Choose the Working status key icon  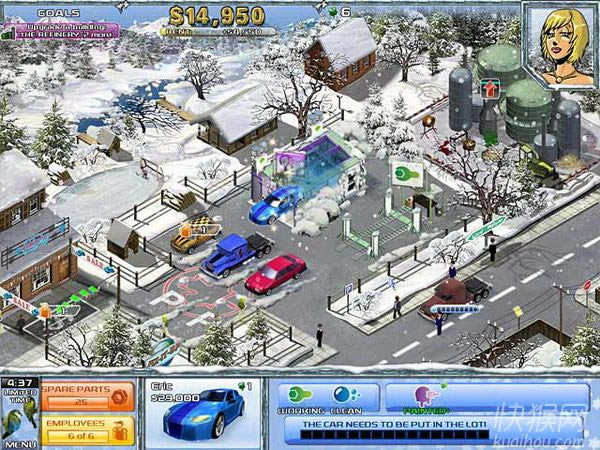pos(297,394)
